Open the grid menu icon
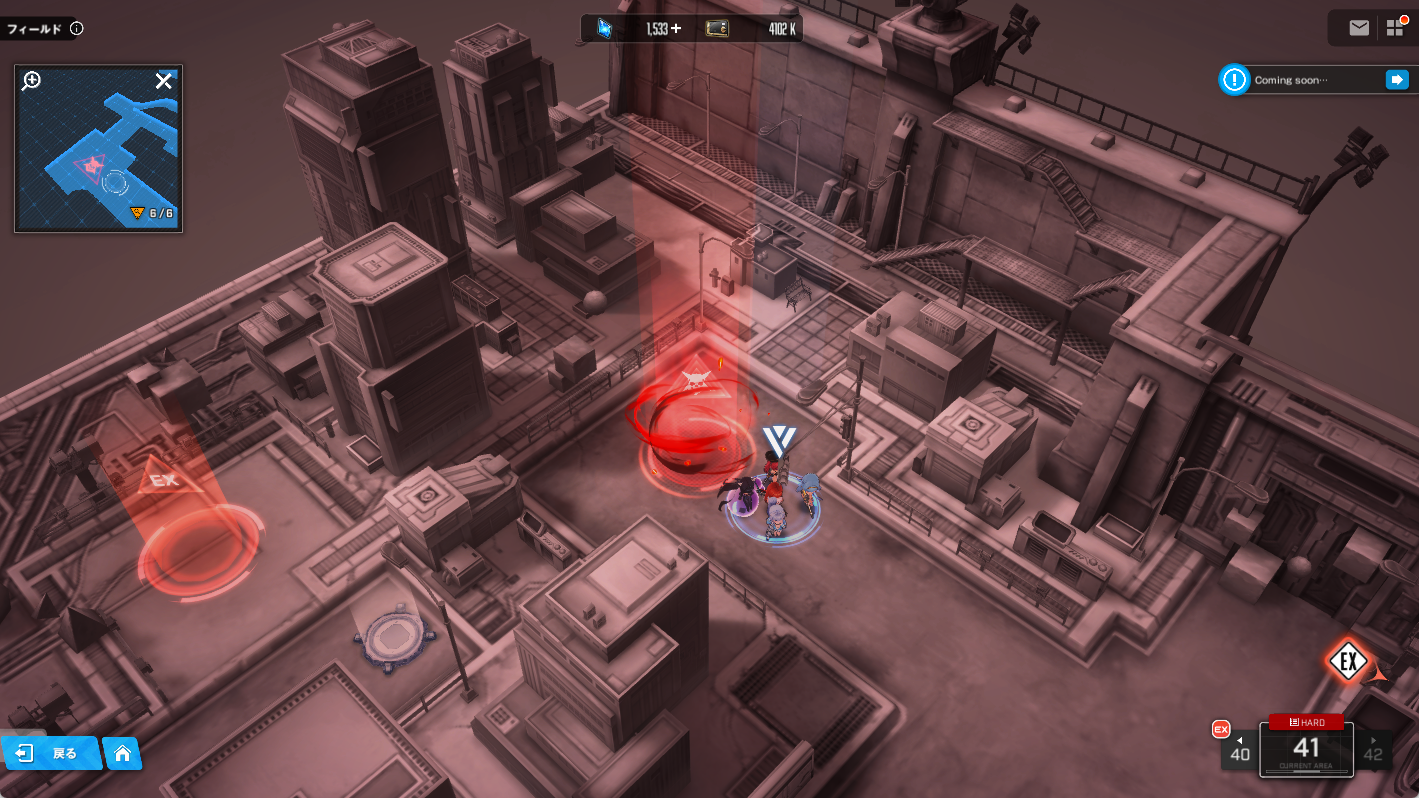This screenshot has height=798, width=1419. (x=1395, y=28)
